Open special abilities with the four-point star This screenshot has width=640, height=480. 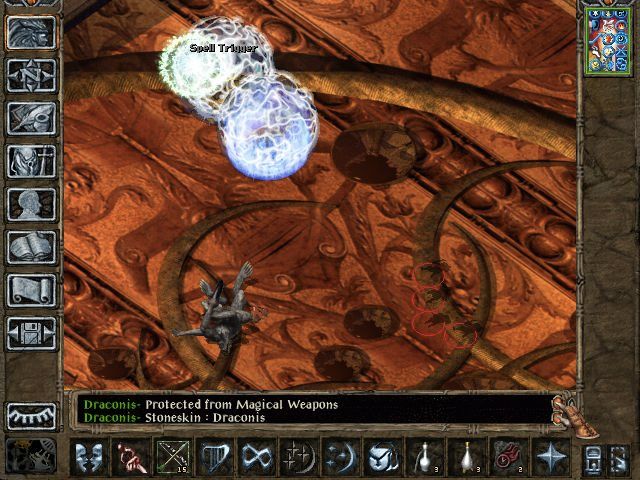(x=550, y=459)
